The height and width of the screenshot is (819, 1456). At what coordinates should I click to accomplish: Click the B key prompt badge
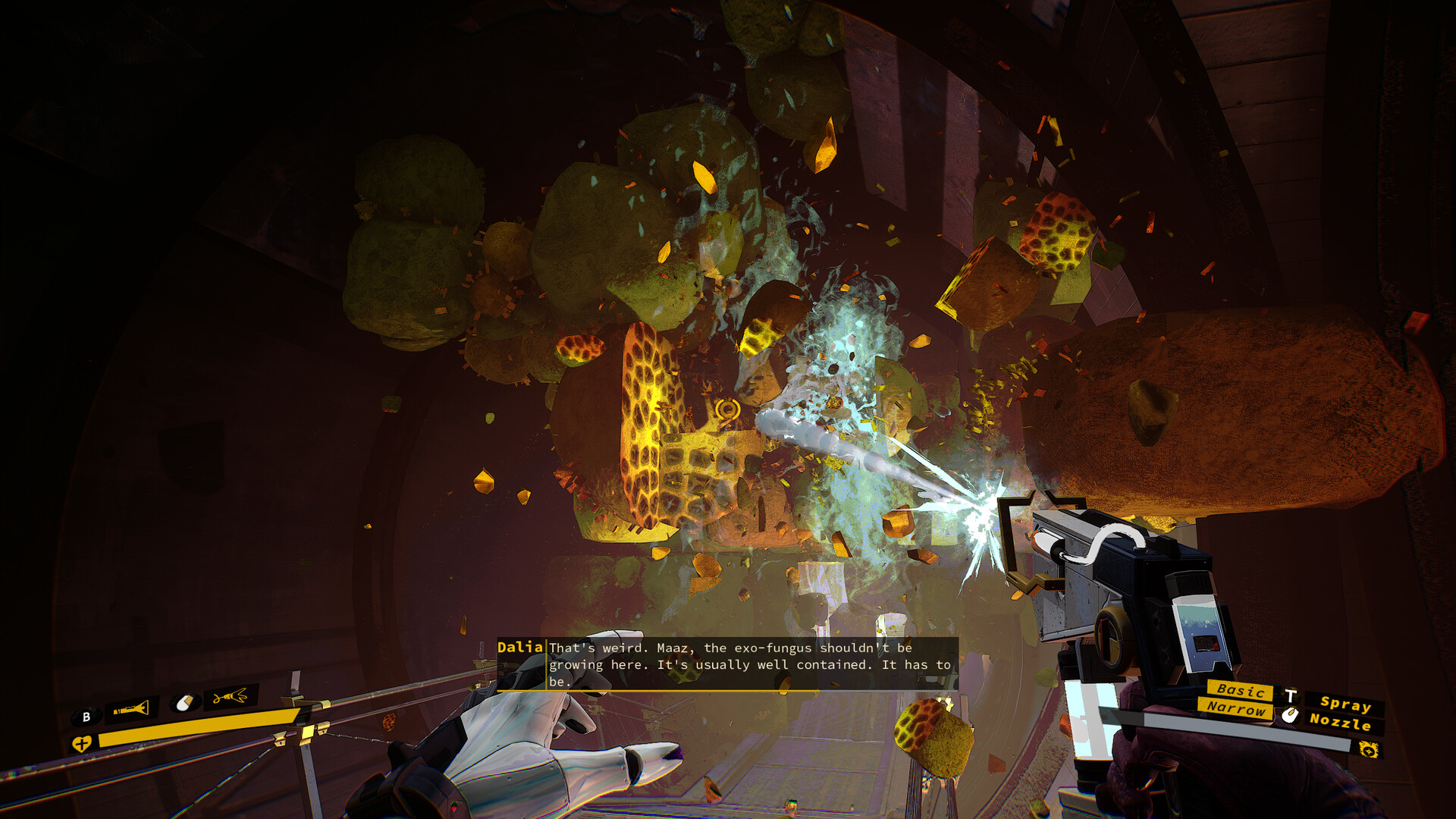pyautogui.click(x=86, y=717)
